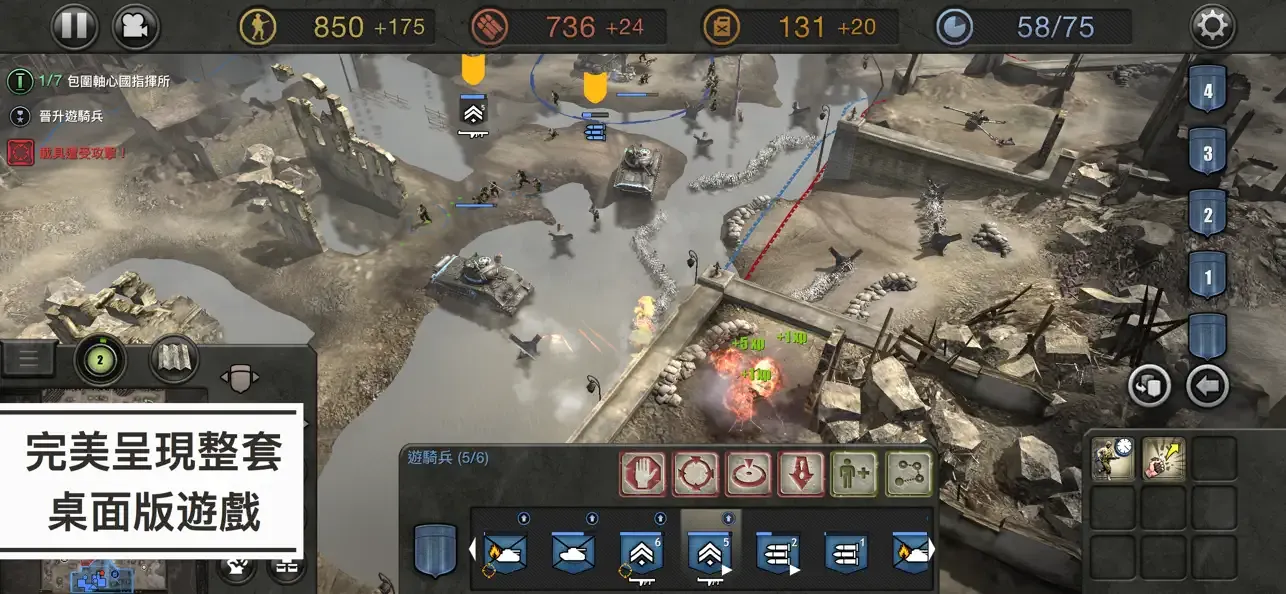Select the level 6 riflemen squad card
The image size is (1286, 594).
(641, 552)
